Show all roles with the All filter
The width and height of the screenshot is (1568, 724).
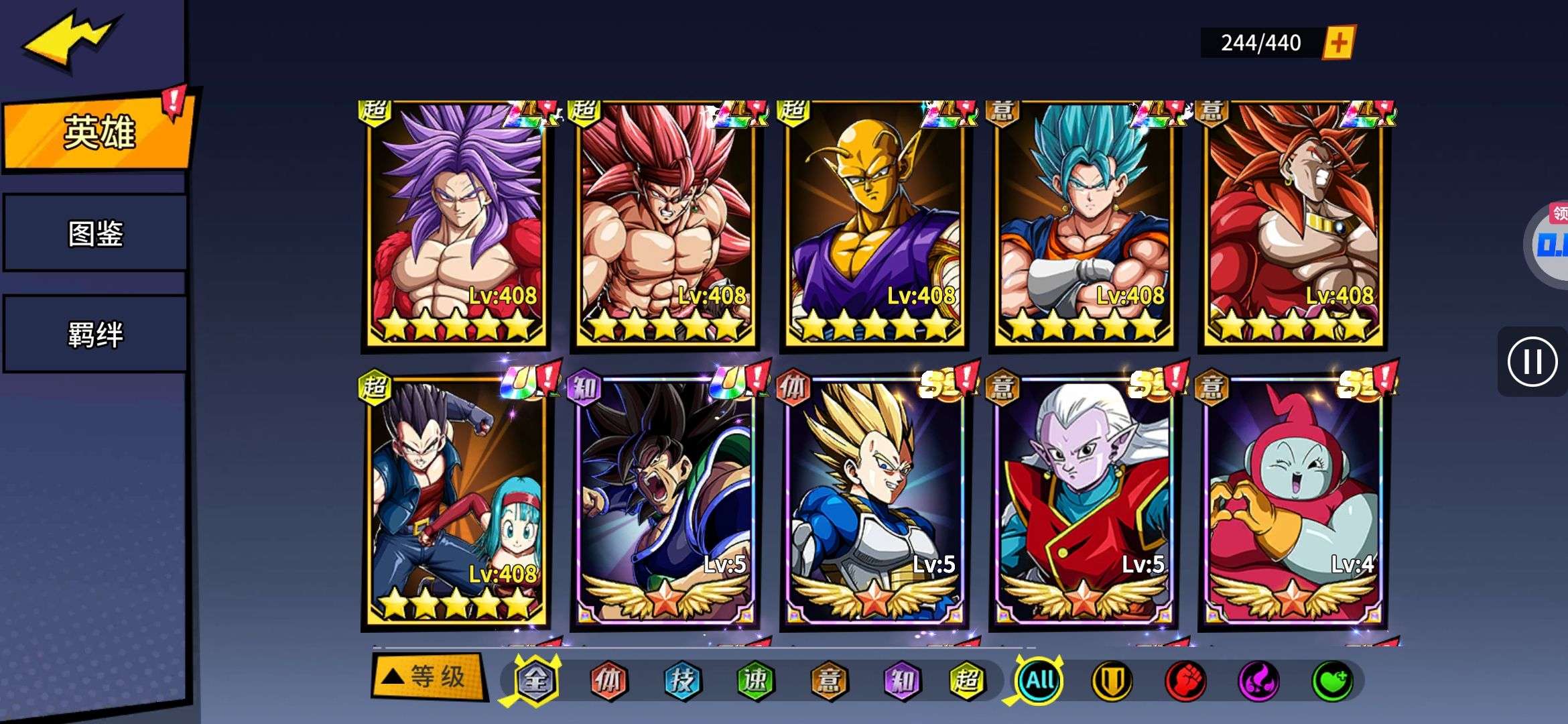pyautogui.click(x=1039, y=680)
